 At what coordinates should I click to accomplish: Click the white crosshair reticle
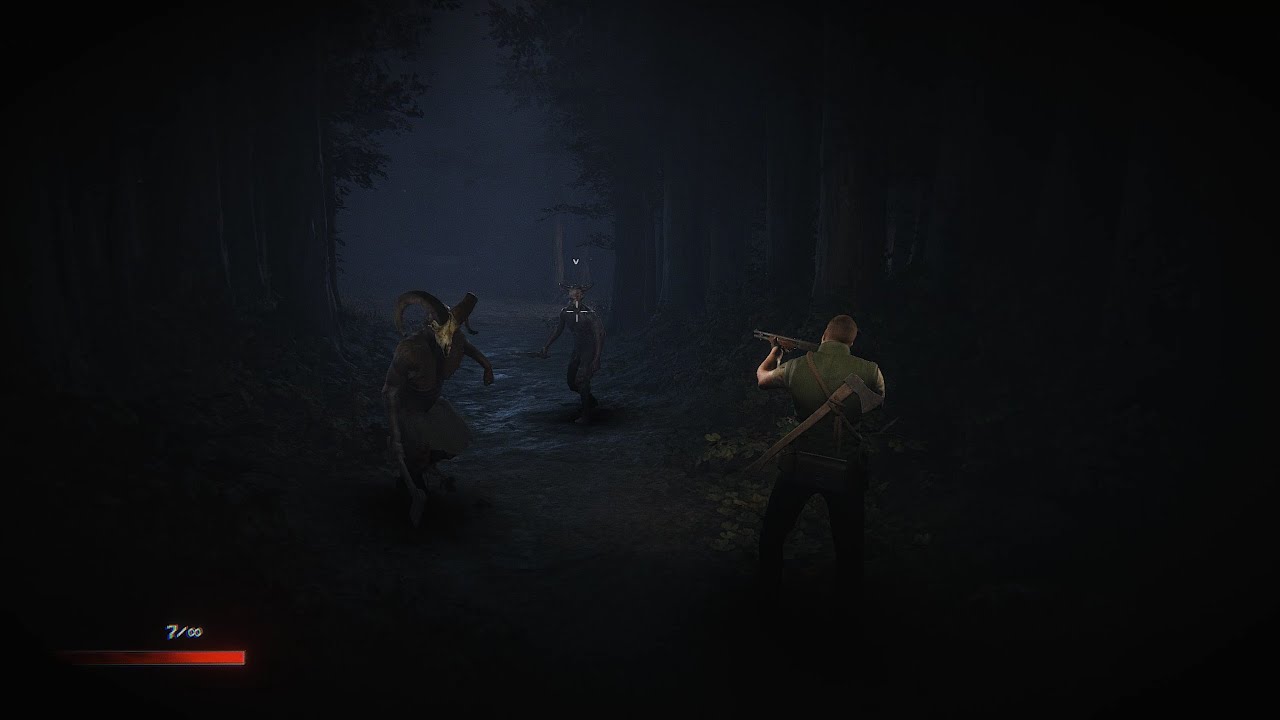point(575,312)
